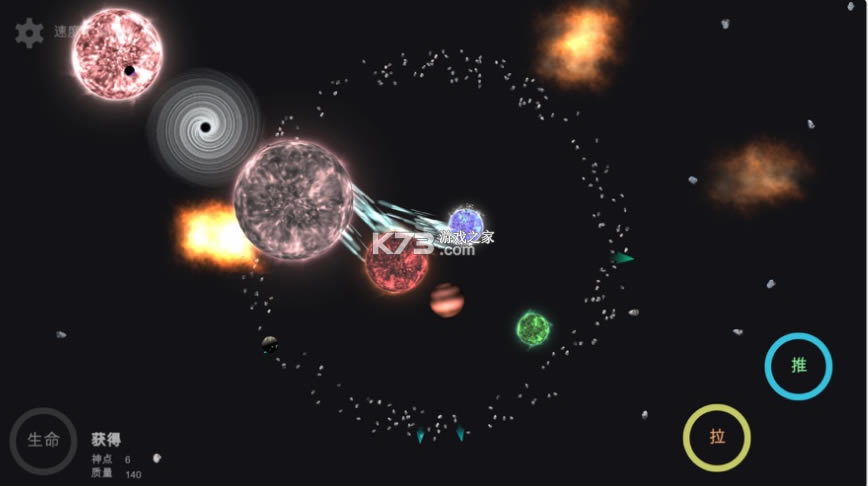Select the 生命 life circle button
The width and height of the screenshot is (868, 486).
pyautogui.click(x=43, y=441)
